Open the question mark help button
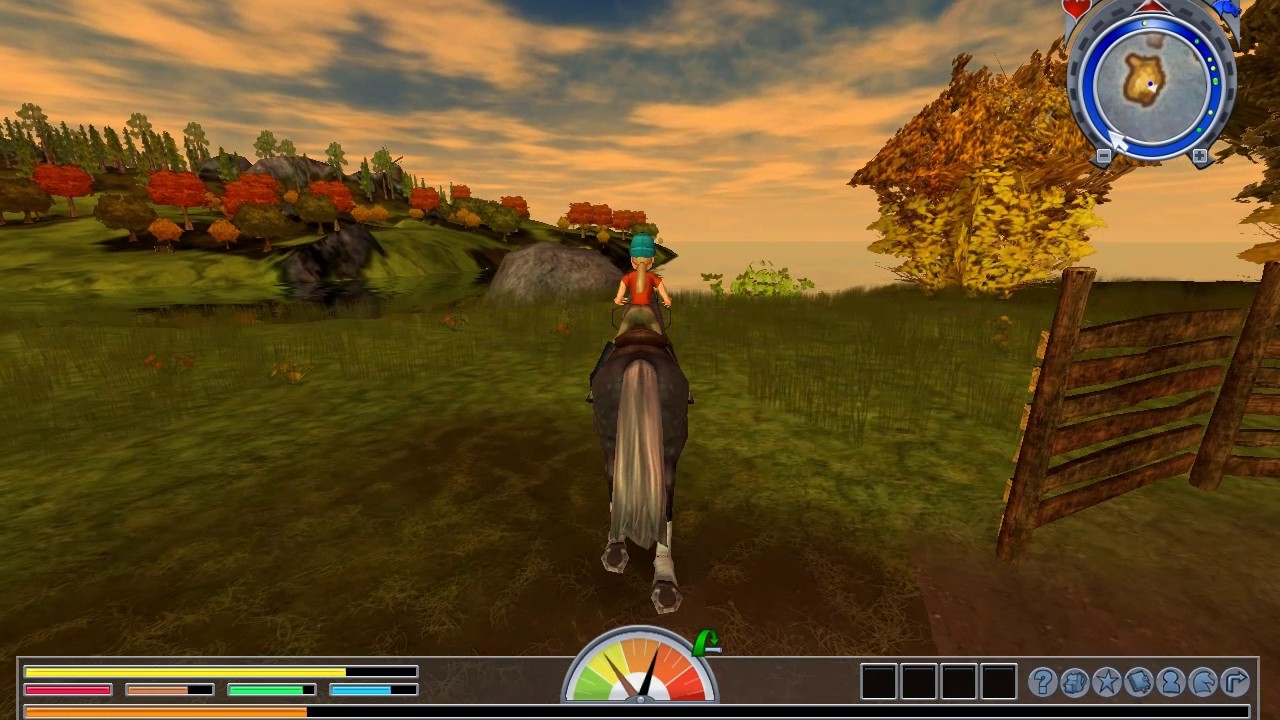The image size is (1280, 720). pos(1043,682)
